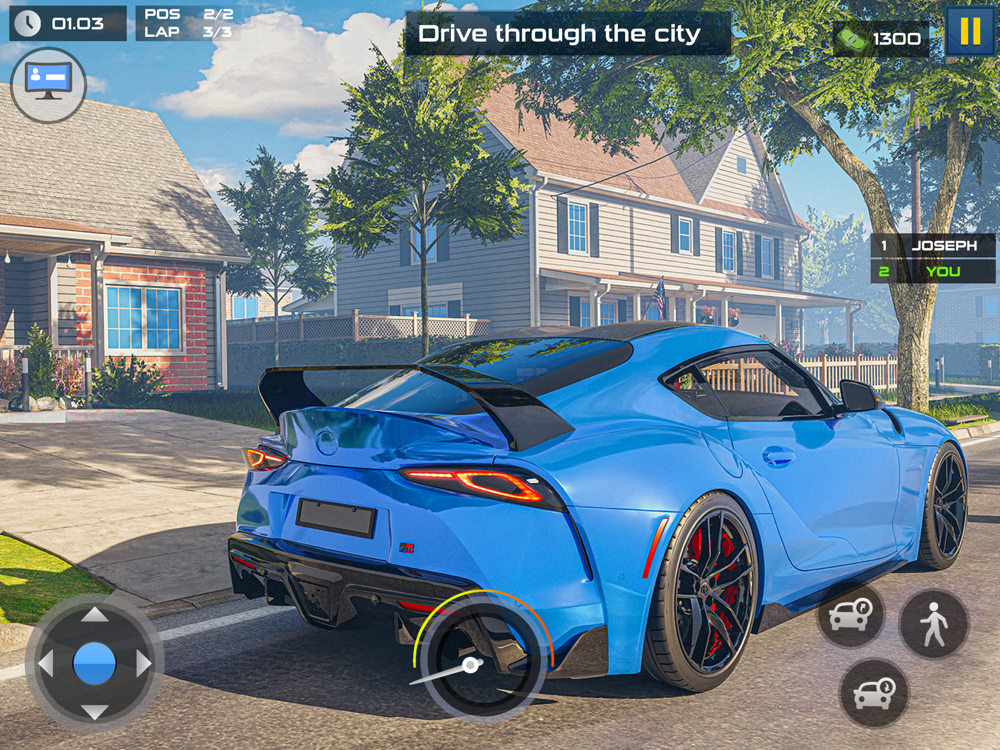Select Joseph's row in the race standings
This screenshot has height=750, width=1000.
click(x=932, y=245)
